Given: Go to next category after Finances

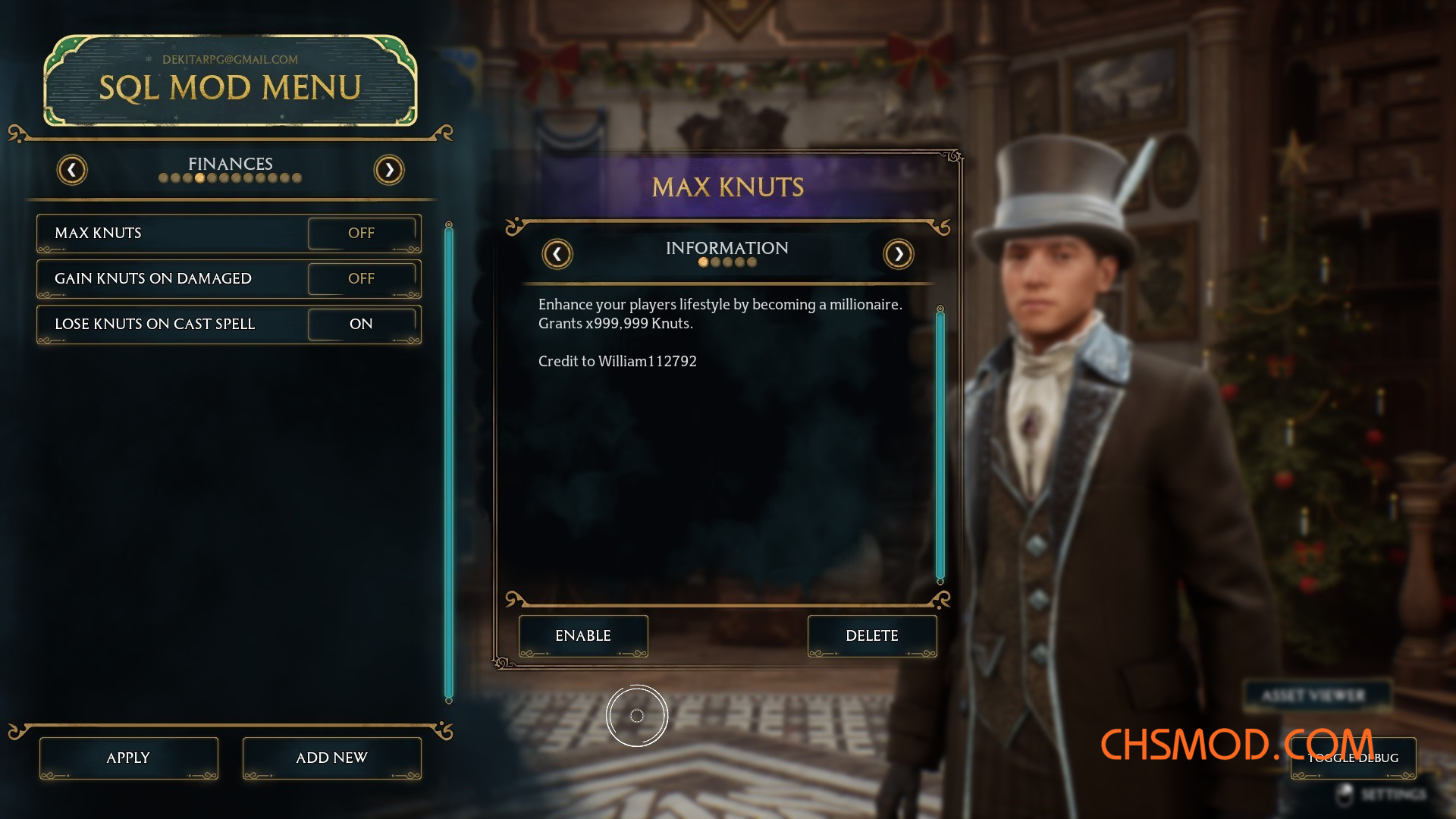Looking at the screenshot, I should pyautogui.click(x=389, y=170).
